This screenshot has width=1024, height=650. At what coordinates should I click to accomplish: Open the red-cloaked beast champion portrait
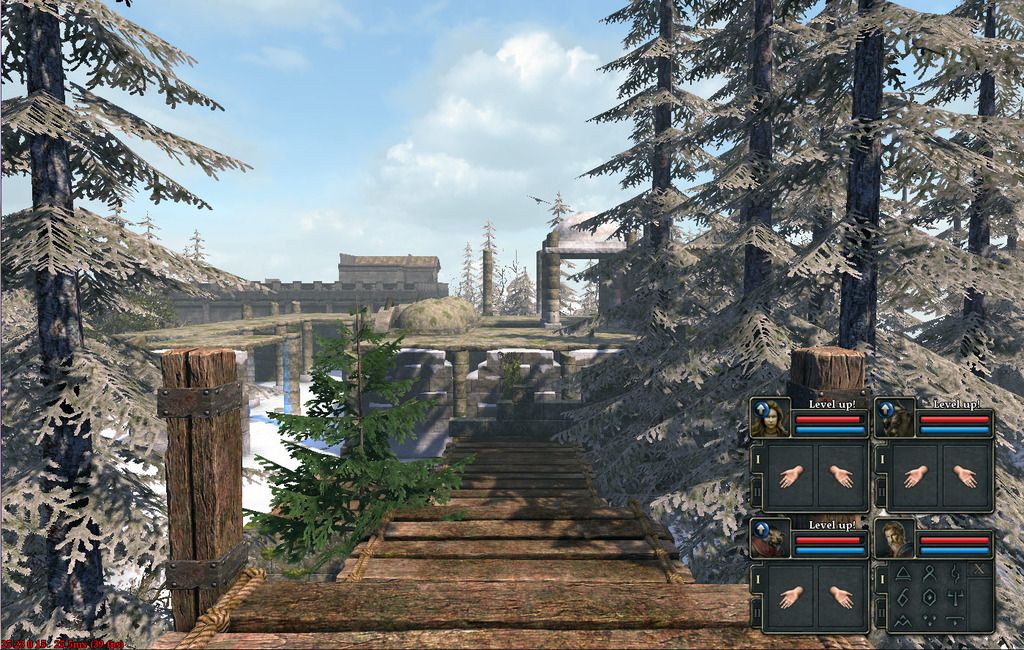click(x=770, y=540)
